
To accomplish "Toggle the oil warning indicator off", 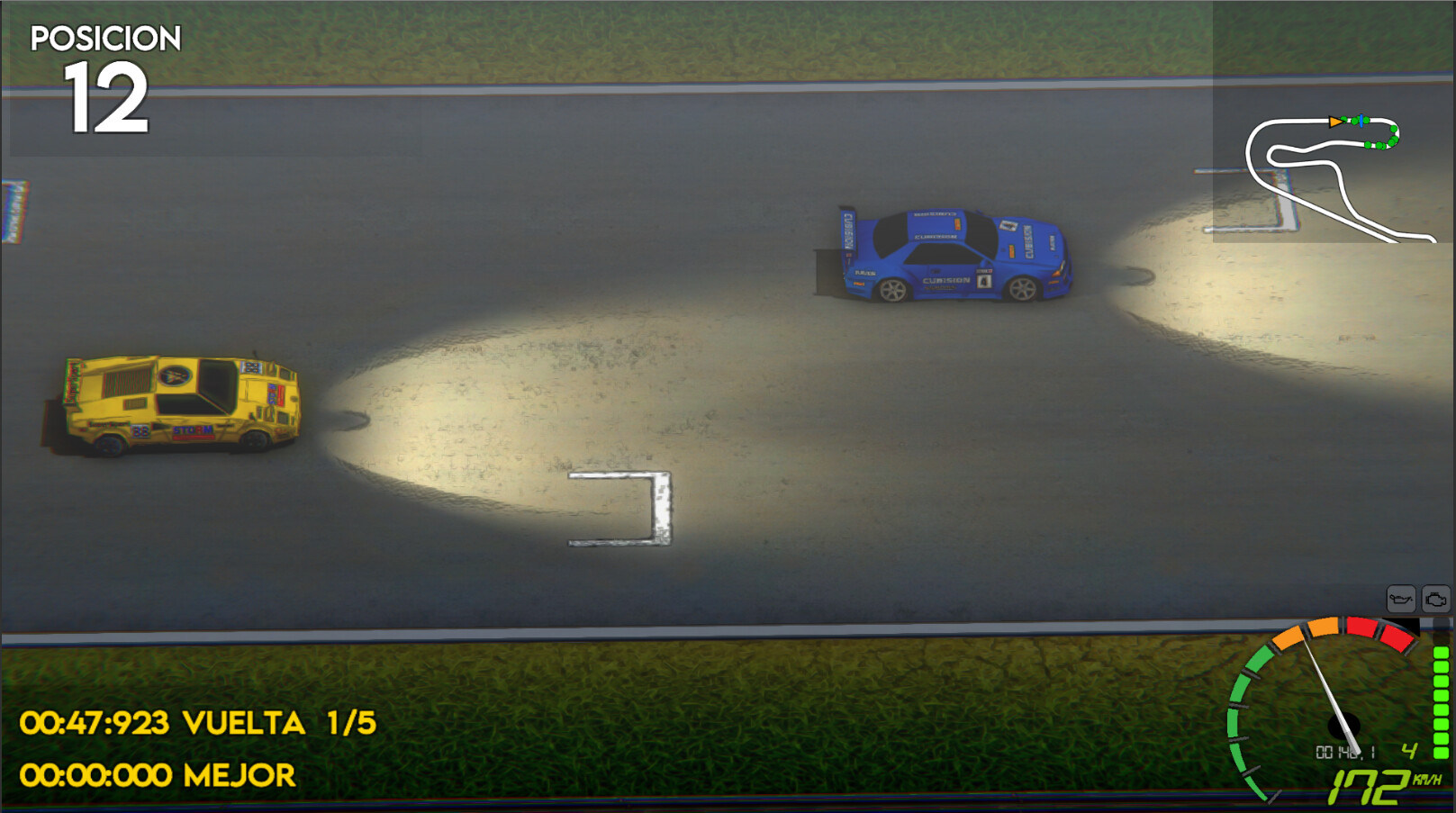I will (1402, 600).
